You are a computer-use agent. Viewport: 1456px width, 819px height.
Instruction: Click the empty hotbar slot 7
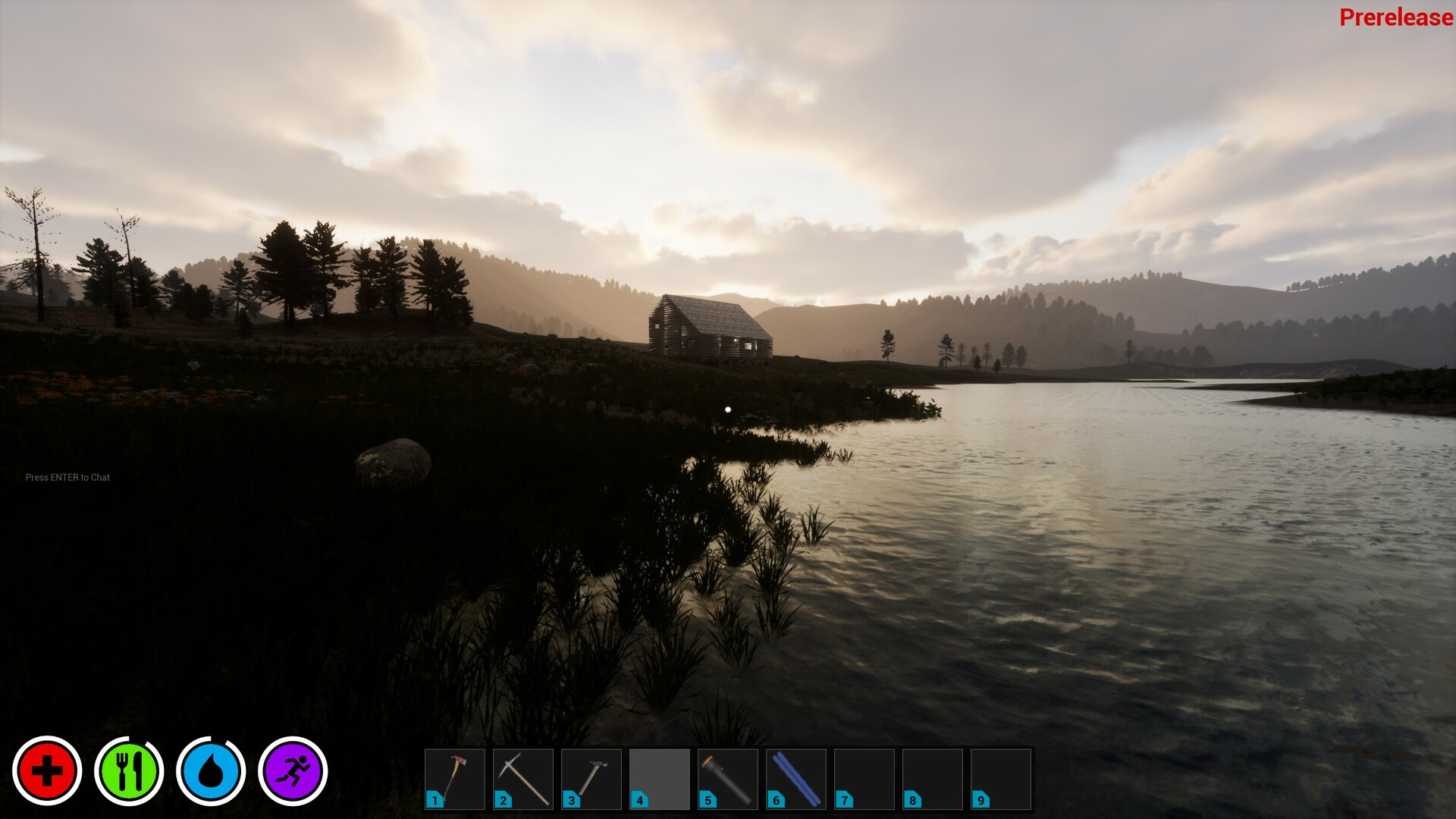click(864, 778)
